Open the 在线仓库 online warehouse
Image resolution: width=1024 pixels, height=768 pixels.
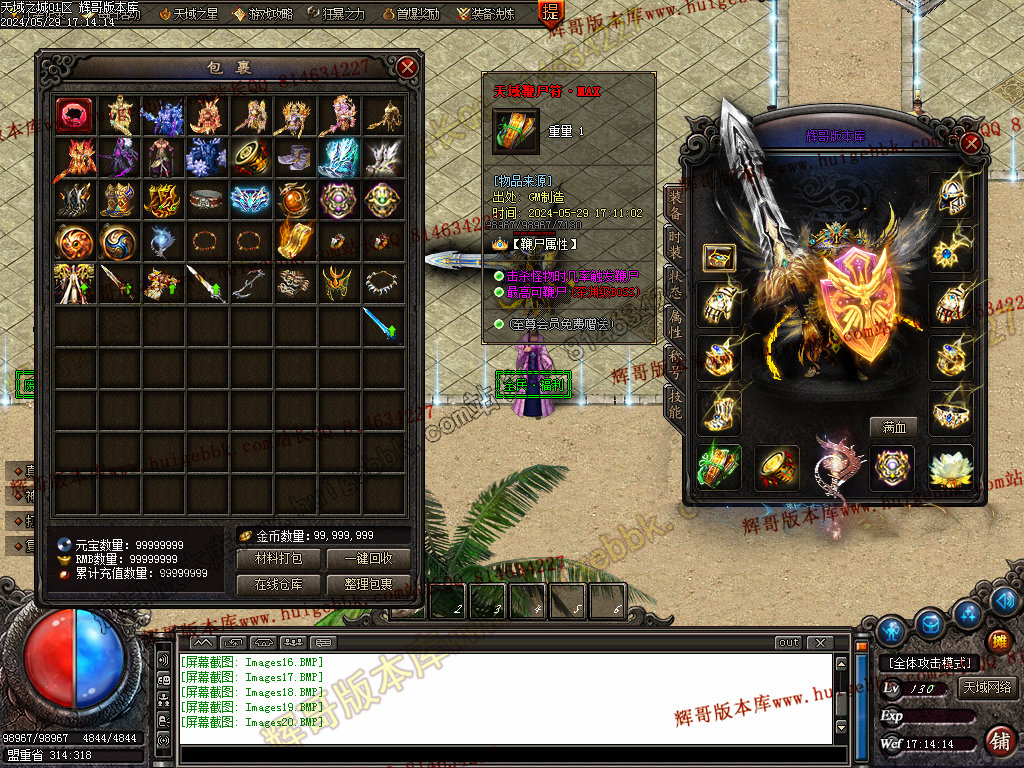click(x=278, y=584)
